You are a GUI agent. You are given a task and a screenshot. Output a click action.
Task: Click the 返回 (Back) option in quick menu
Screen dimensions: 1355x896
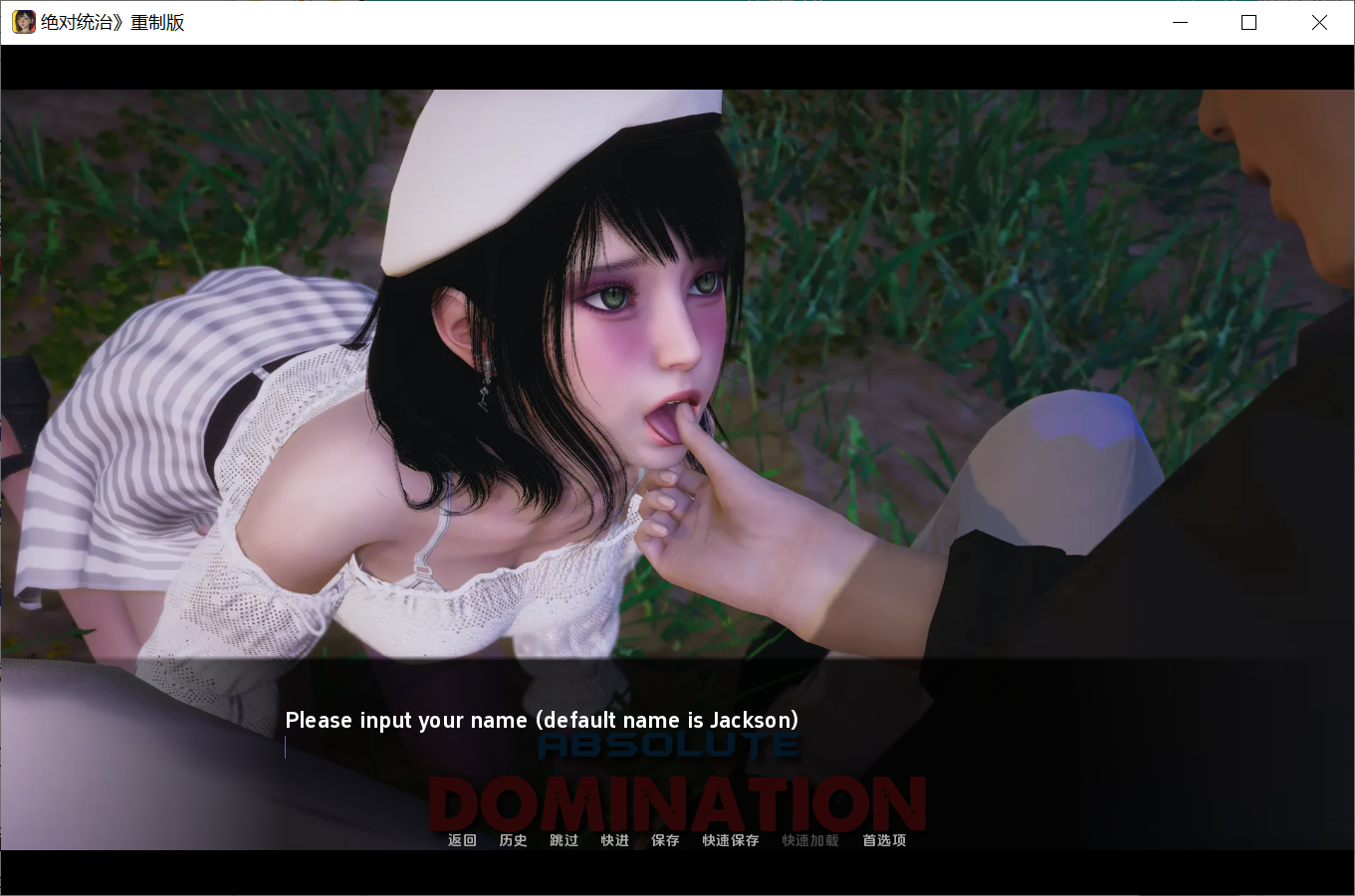pyautogui.click(x=461, y=840)
